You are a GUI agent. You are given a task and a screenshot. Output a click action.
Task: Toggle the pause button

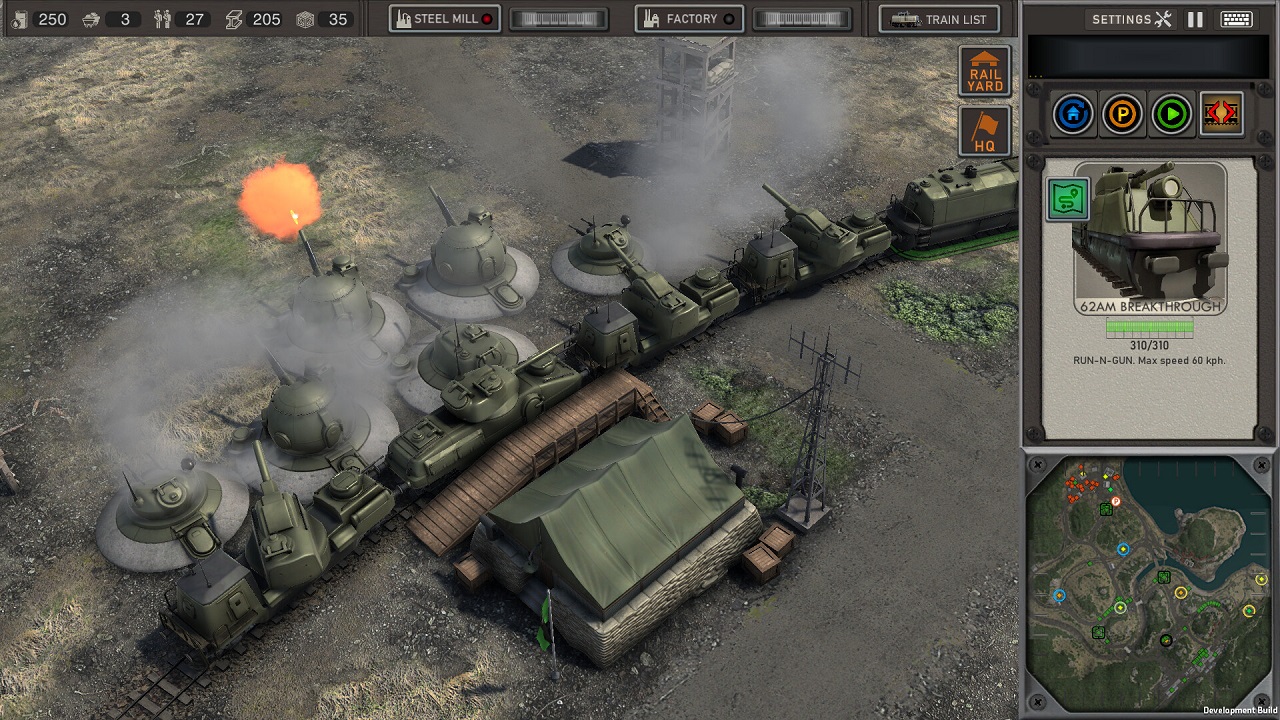pos(1196,18)
